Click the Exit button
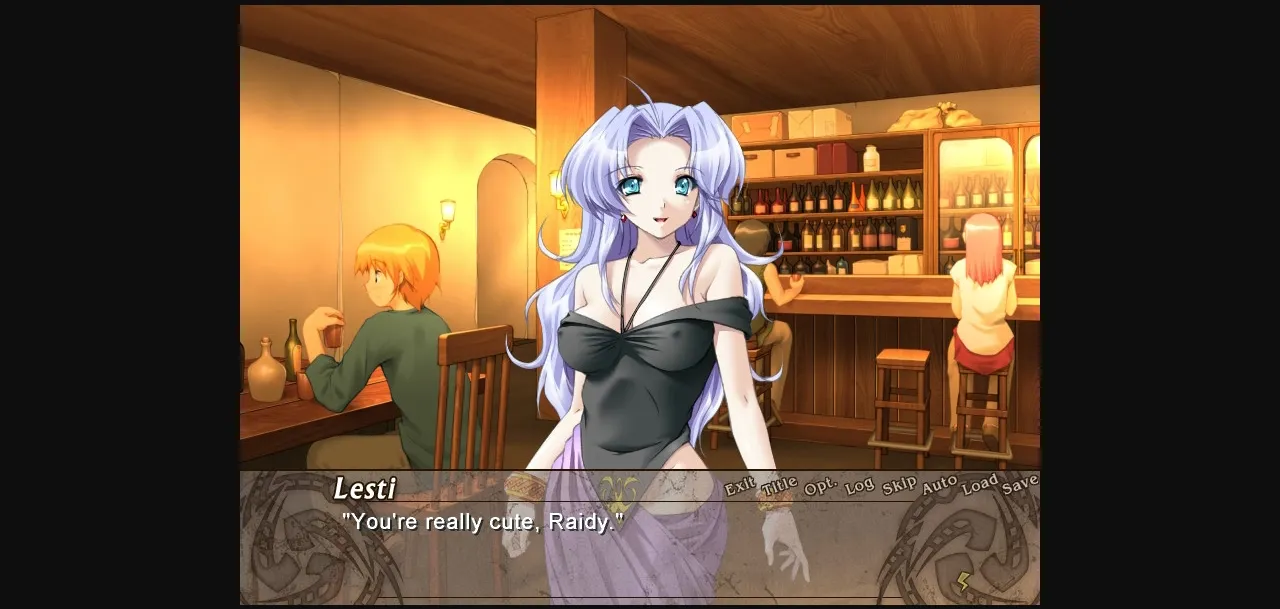The width and height of the screenshot is (1280, 609). (740, 487)
